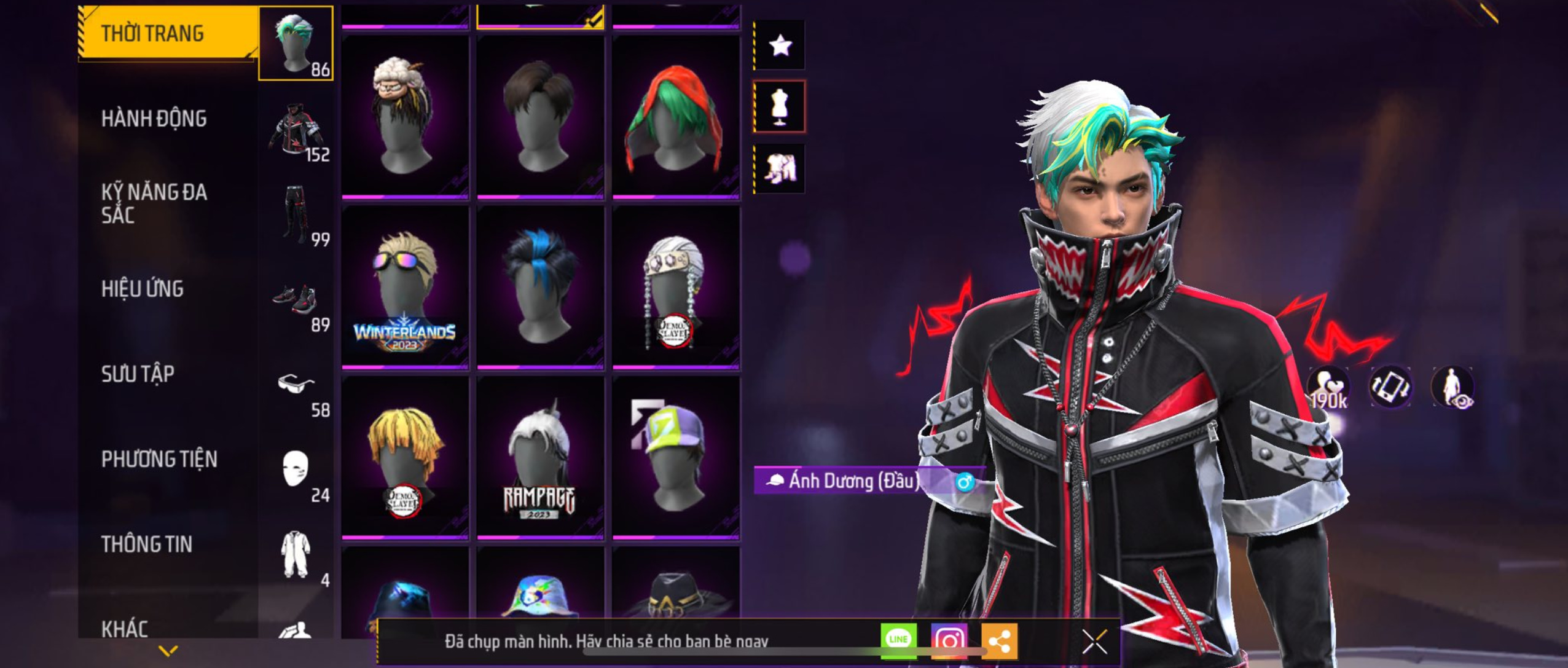
Task: Open the Phương Tiện menu
Action: coord(159,459)
